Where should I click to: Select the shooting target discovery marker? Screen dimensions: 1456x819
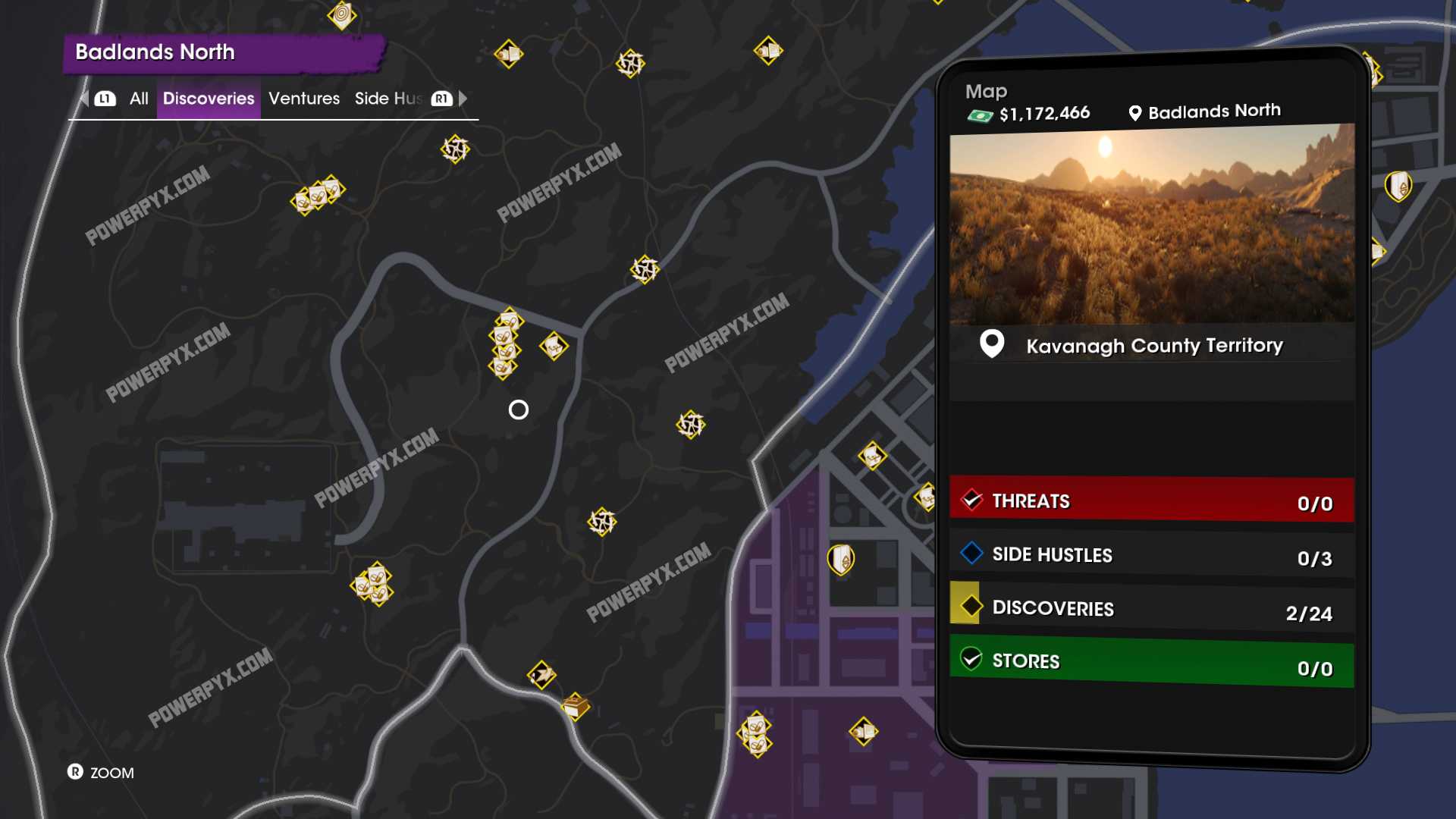342,14
